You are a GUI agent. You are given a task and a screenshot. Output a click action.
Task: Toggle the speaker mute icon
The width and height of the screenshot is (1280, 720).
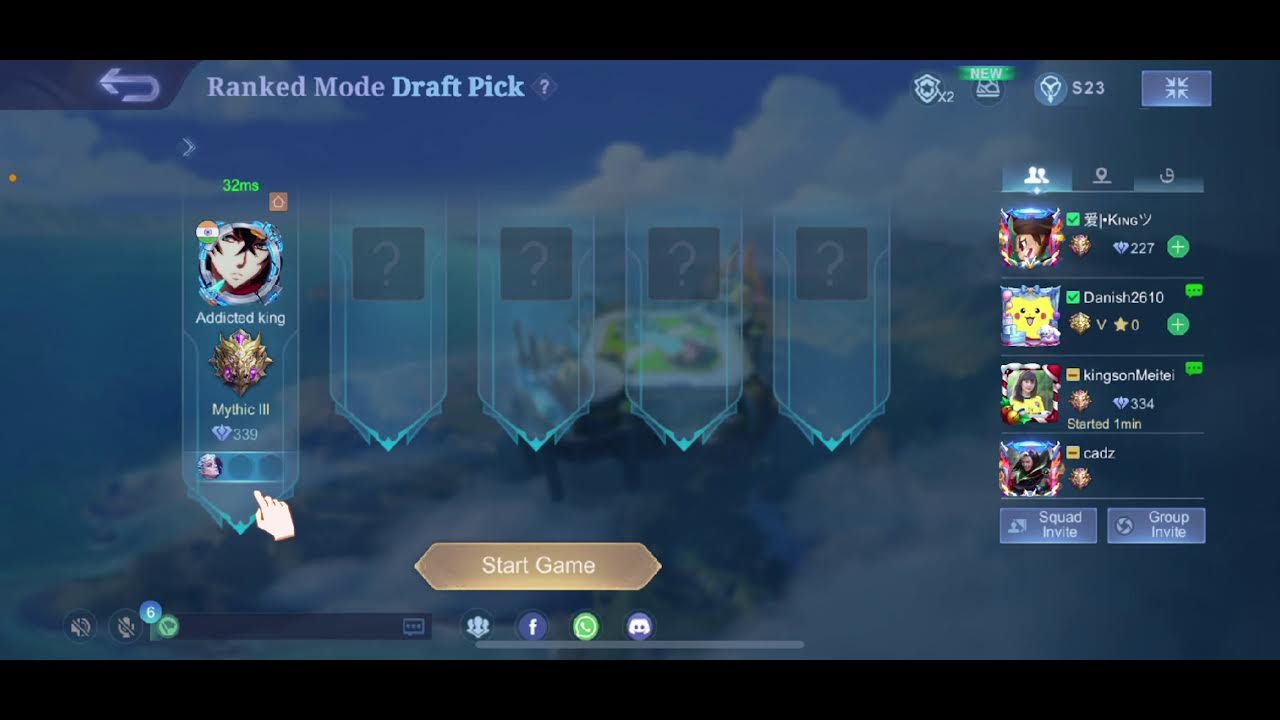pos(81,627)
